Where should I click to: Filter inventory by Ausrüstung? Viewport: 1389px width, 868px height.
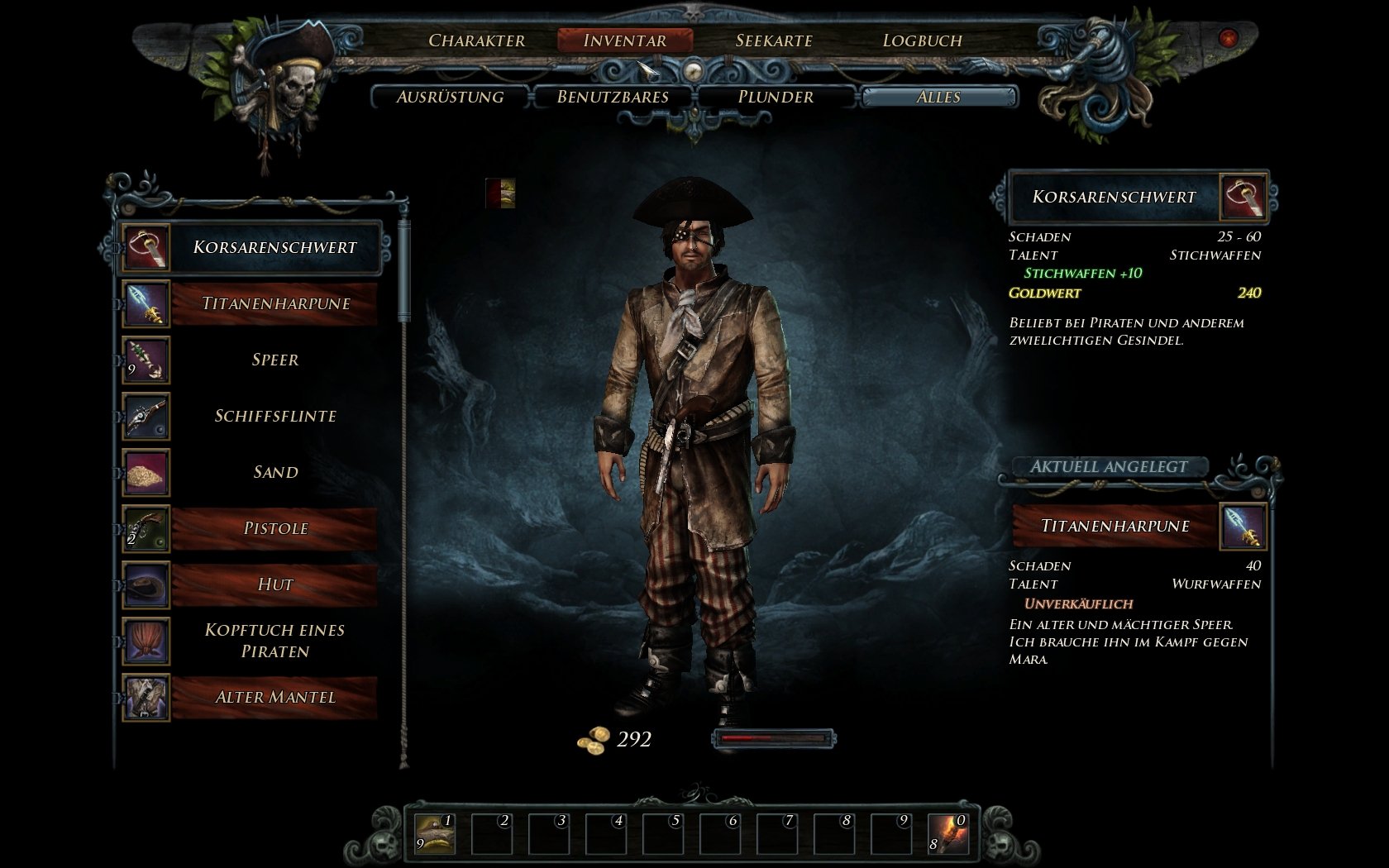450,98
